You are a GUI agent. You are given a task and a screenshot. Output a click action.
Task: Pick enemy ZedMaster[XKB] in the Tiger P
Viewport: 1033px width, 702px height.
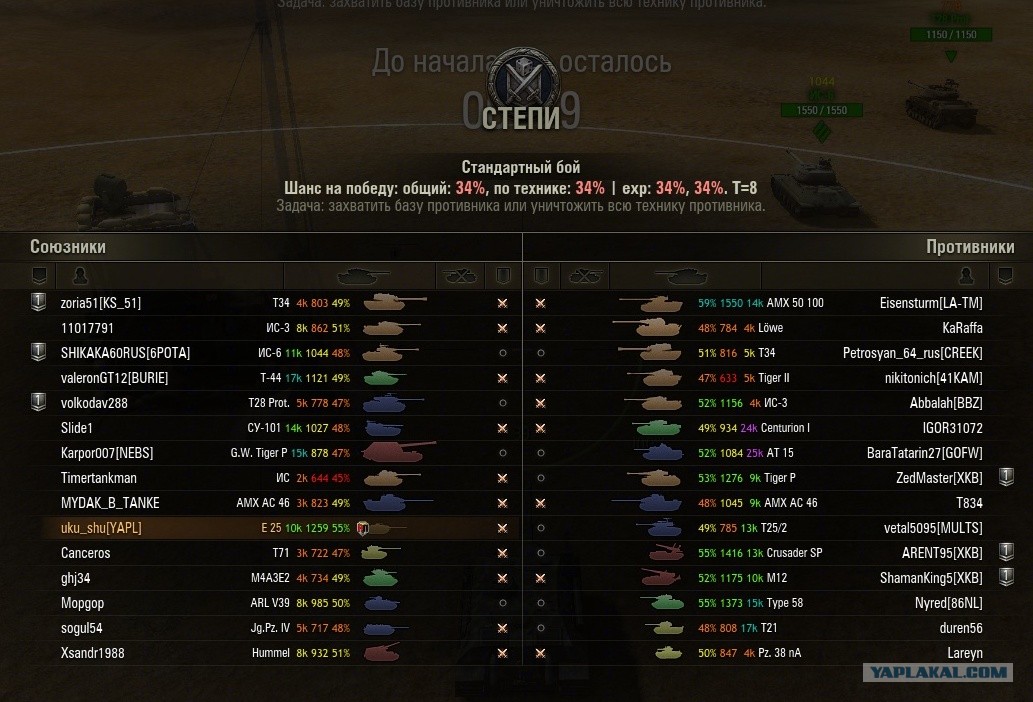pyautogui.click(x=939, y=478)
